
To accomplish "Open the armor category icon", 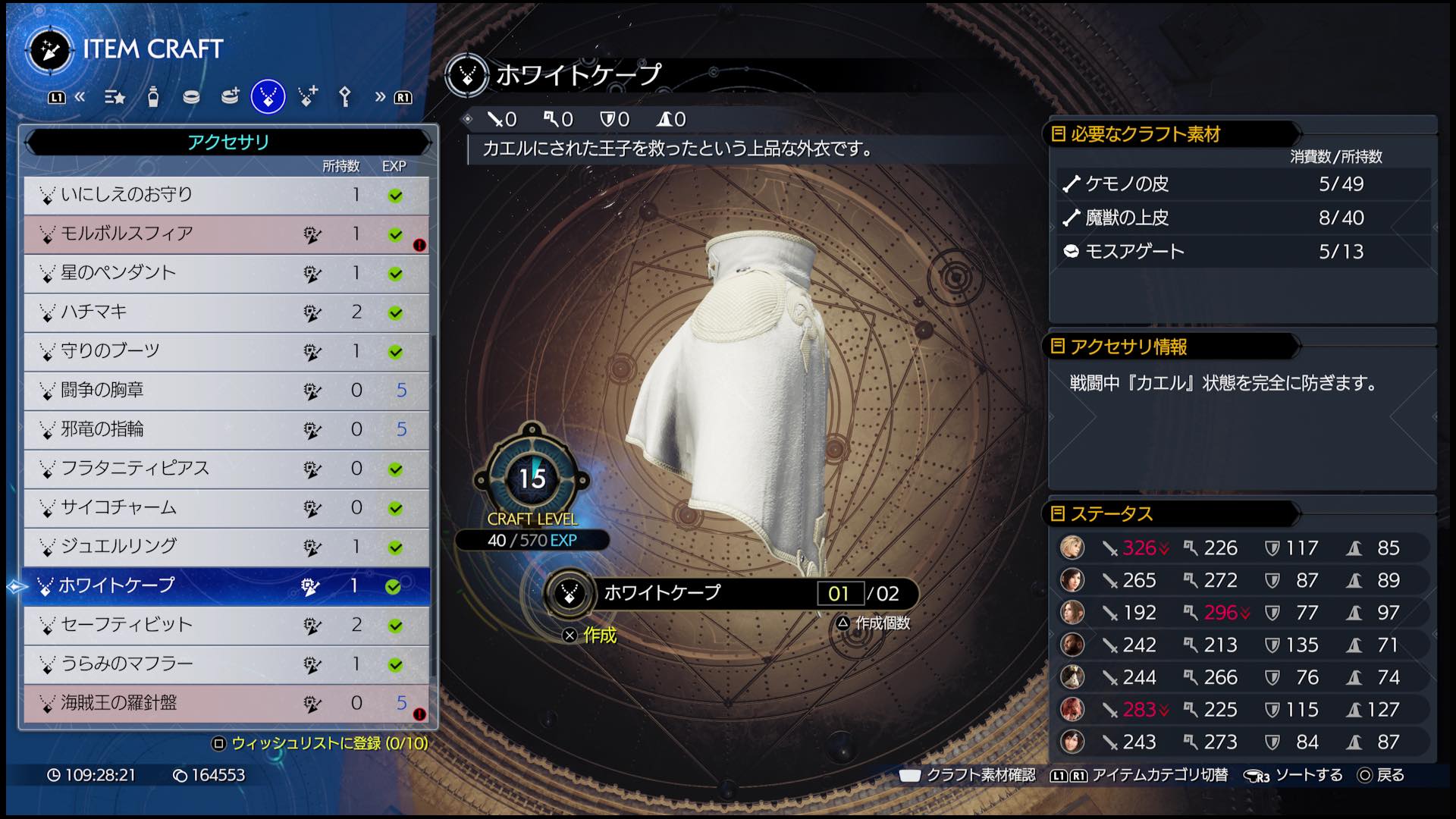I will click(192, 97).
